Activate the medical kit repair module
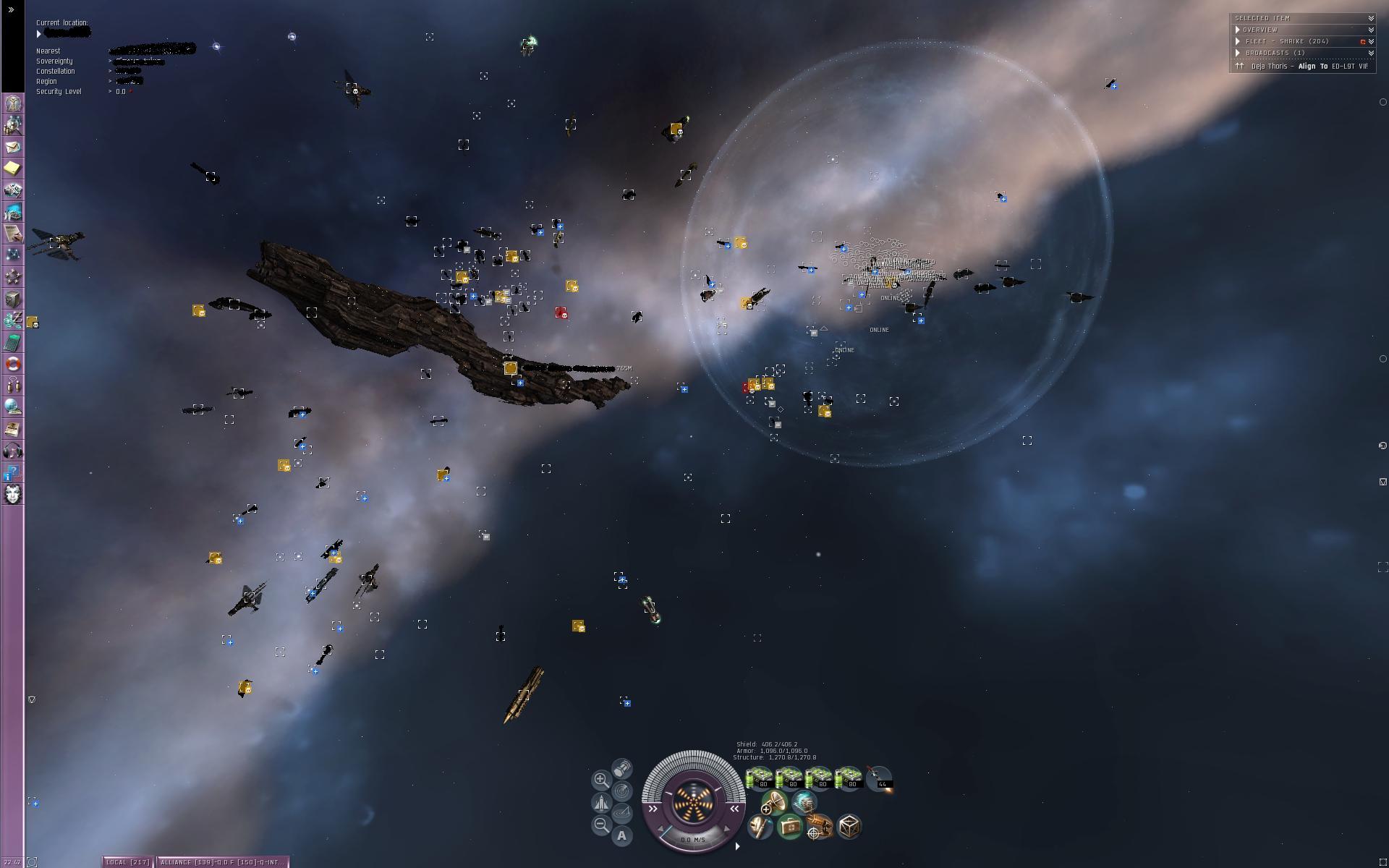 coord(789,826)
